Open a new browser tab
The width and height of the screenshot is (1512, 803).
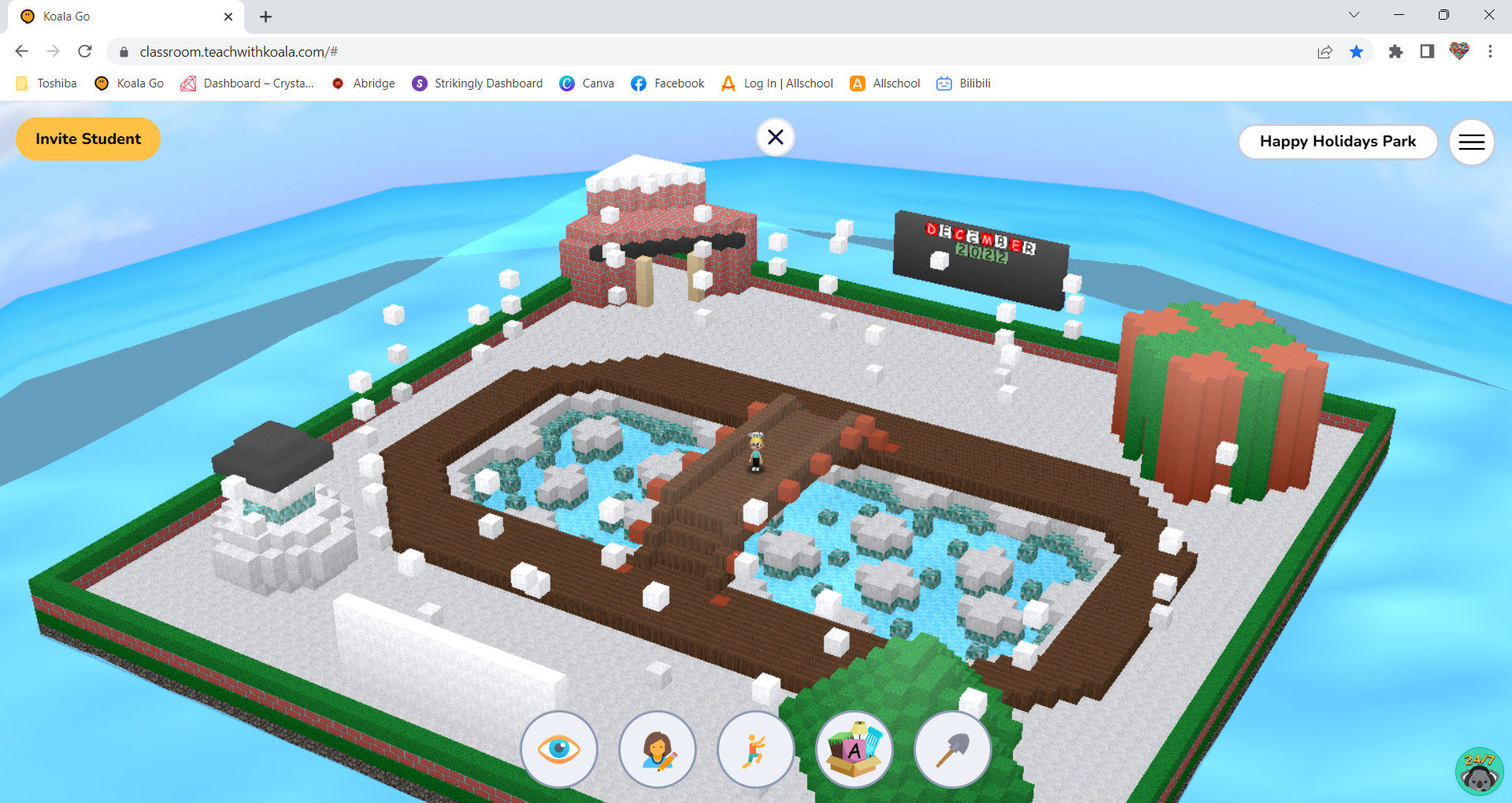pyautogui.click(x=265, y=17)
